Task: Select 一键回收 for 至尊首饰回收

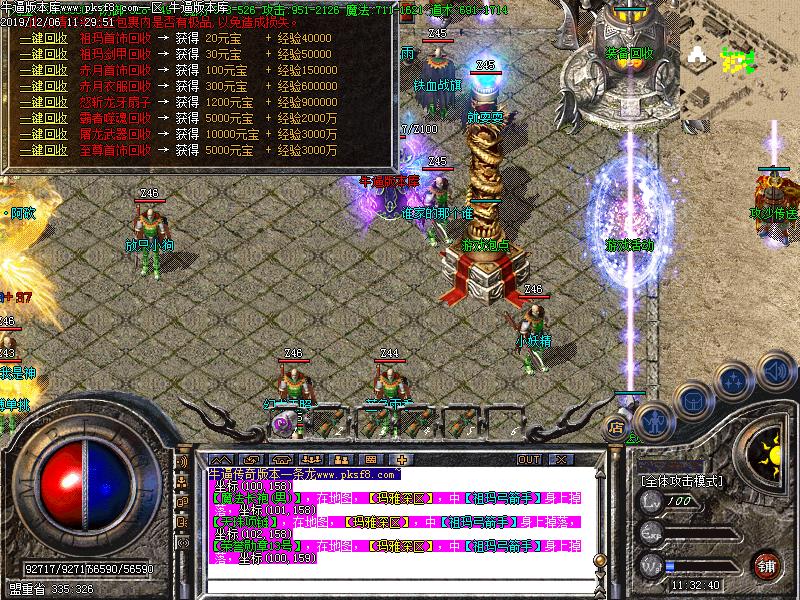Action: [42, 150]
